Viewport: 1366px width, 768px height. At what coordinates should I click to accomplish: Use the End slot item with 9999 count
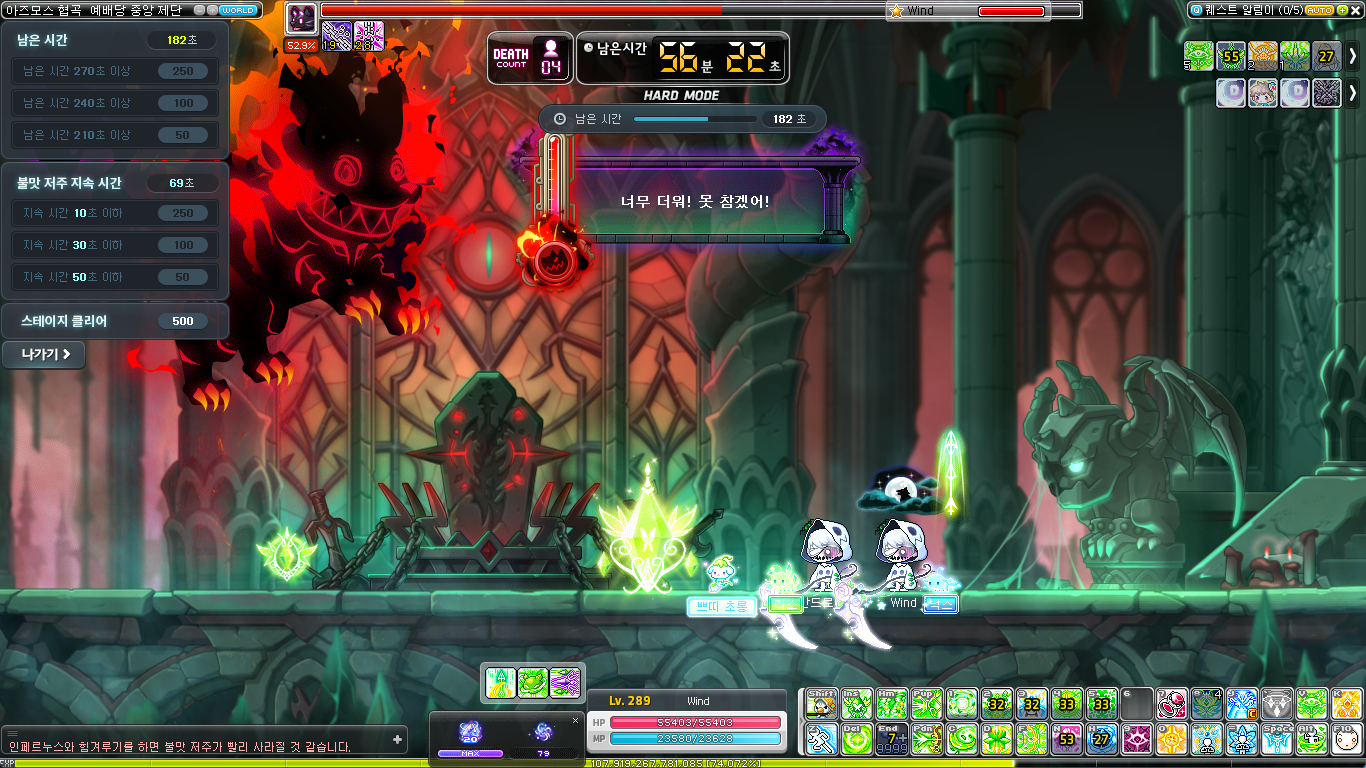892,739
